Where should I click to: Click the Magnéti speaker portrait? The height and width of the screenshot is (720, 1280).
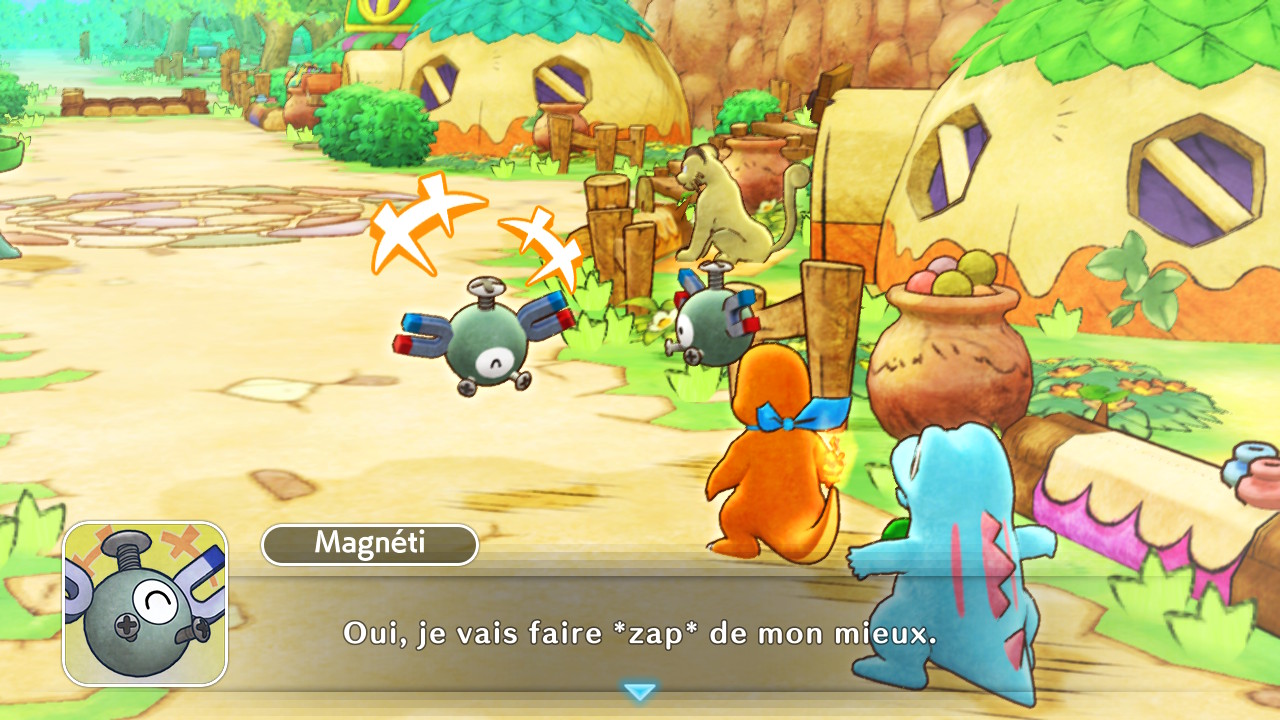(146, 603)
